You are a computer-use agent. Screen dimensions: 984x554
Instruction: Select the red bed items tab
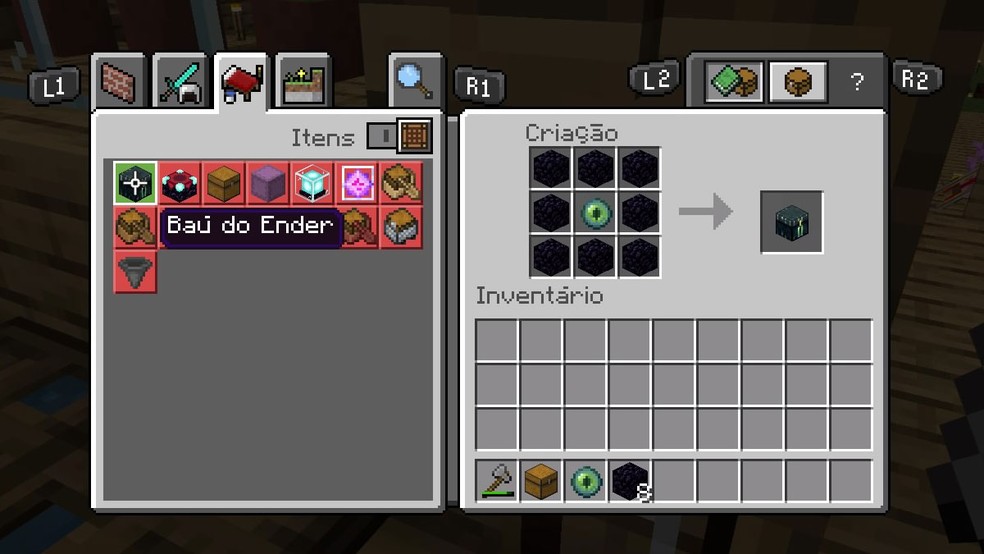click(241, 83)
